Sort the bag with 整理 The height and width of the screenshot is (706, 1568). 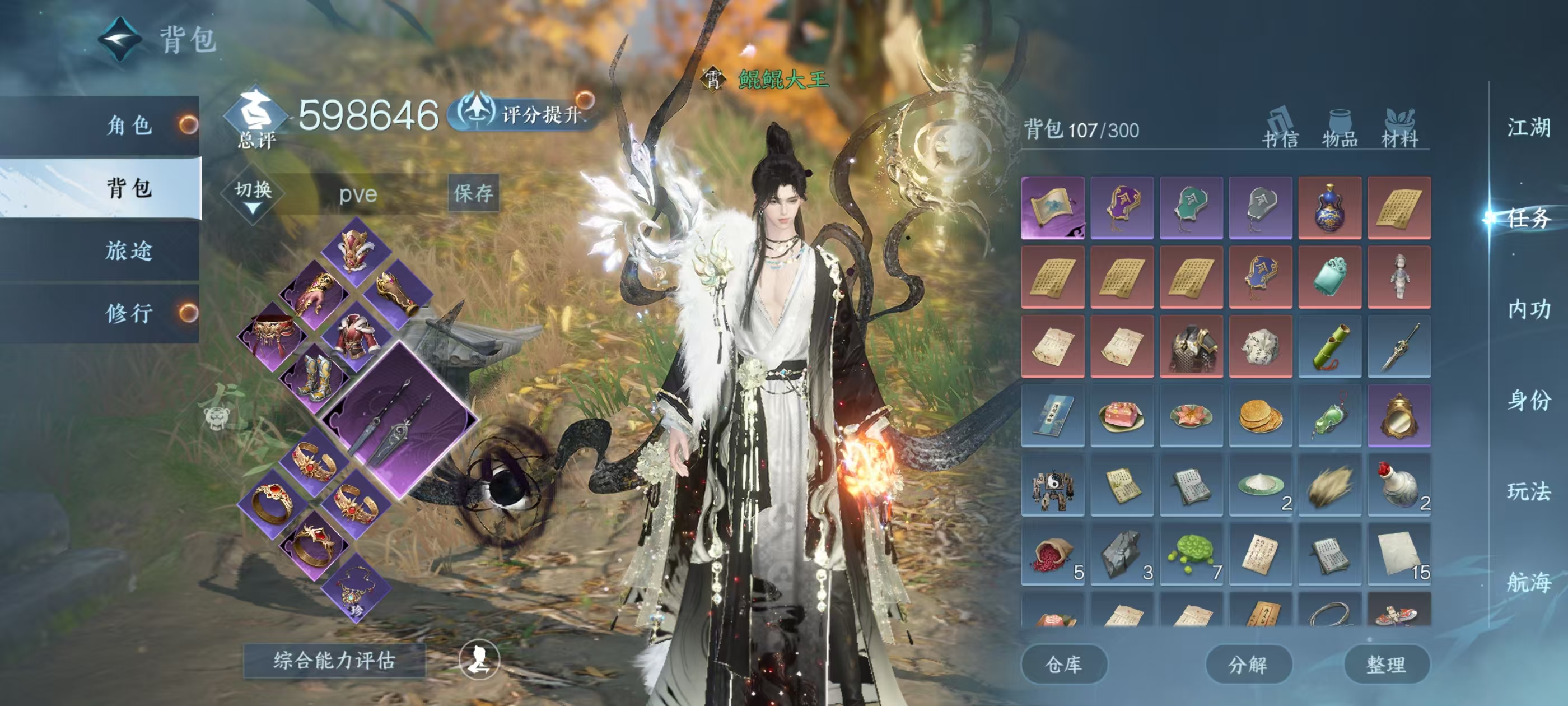[x=1386, y=664]
